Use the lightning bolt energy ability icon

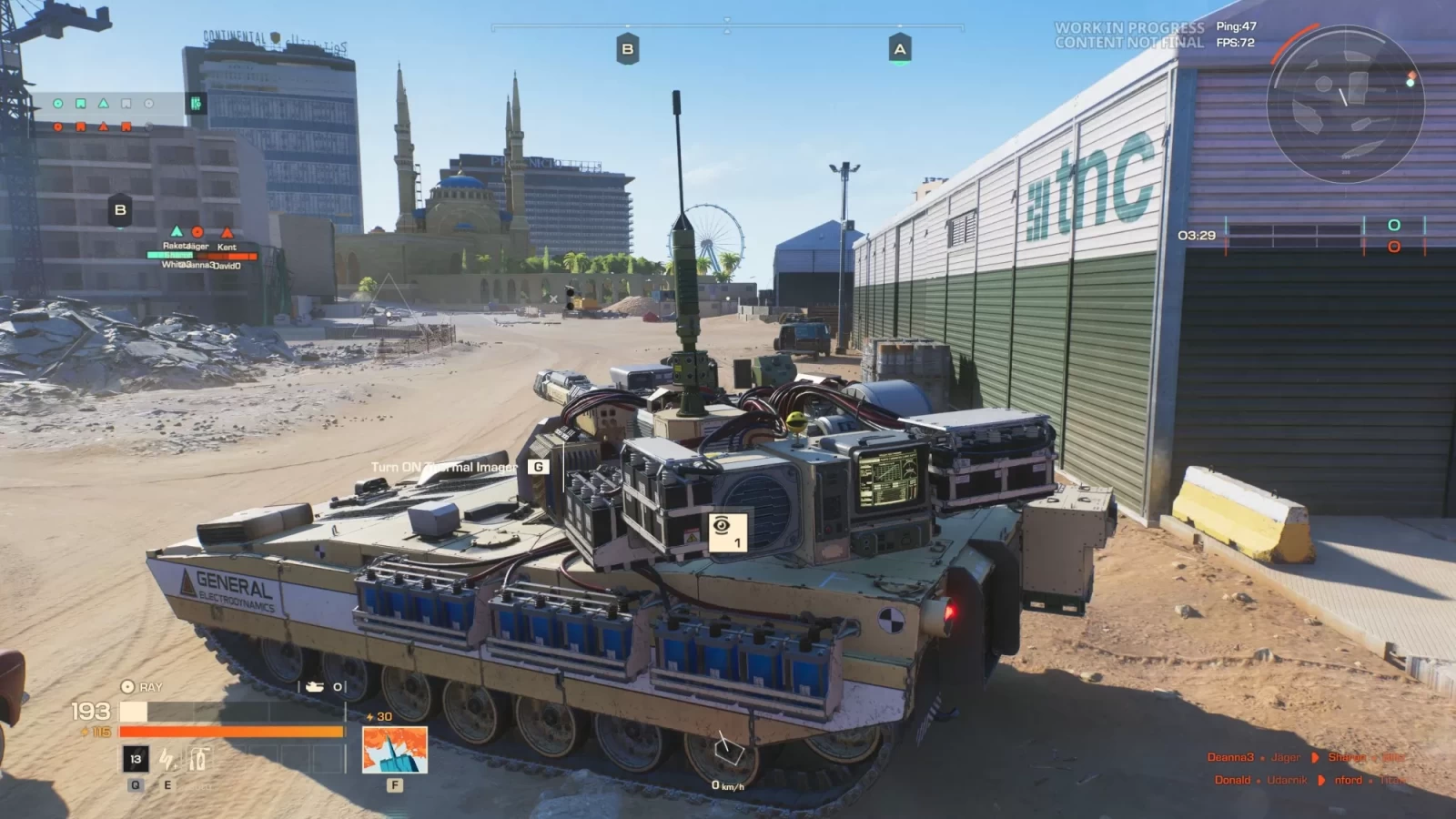(167, 759)
